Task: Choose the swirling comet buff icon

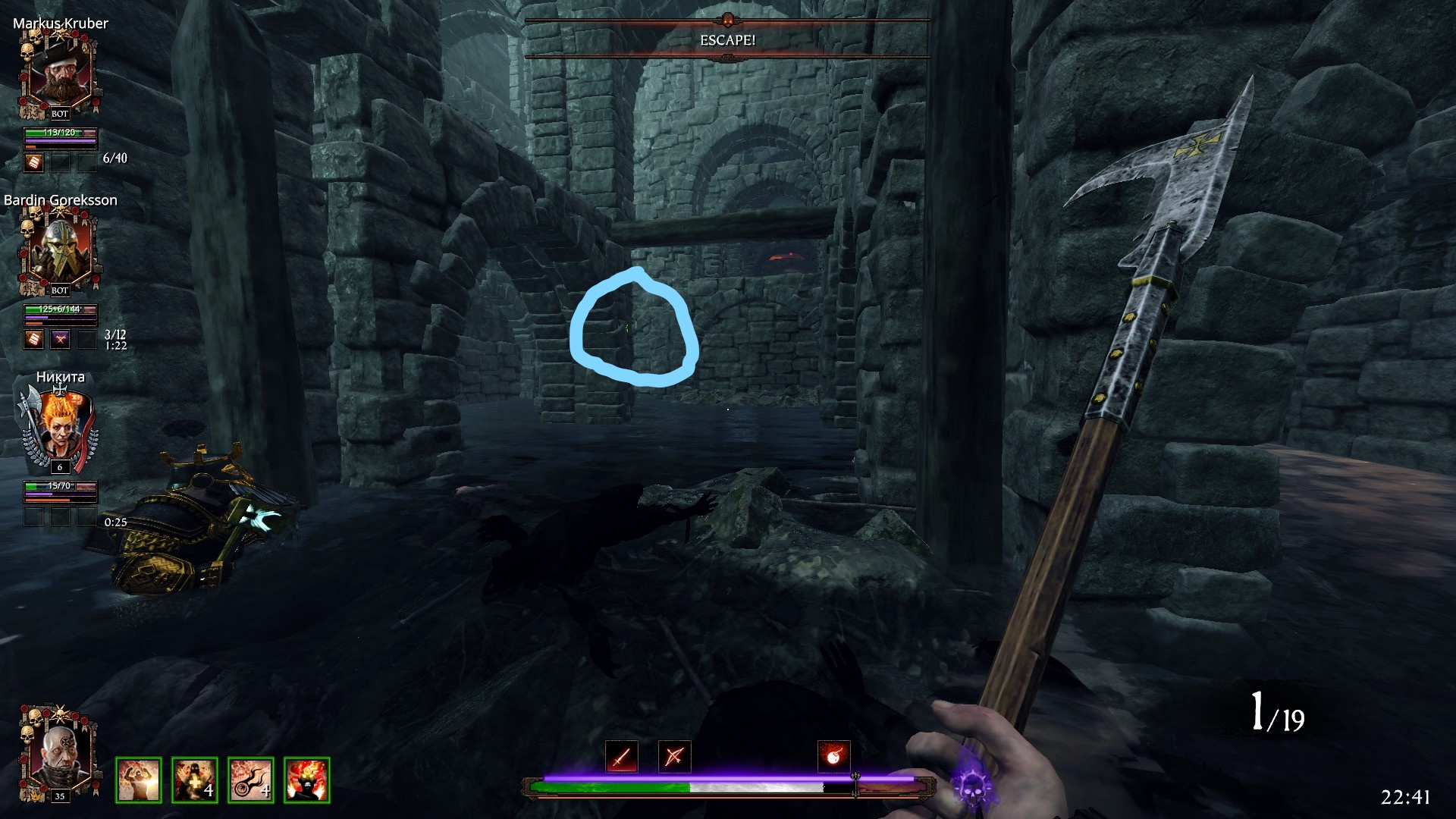Action: [251, 780]
